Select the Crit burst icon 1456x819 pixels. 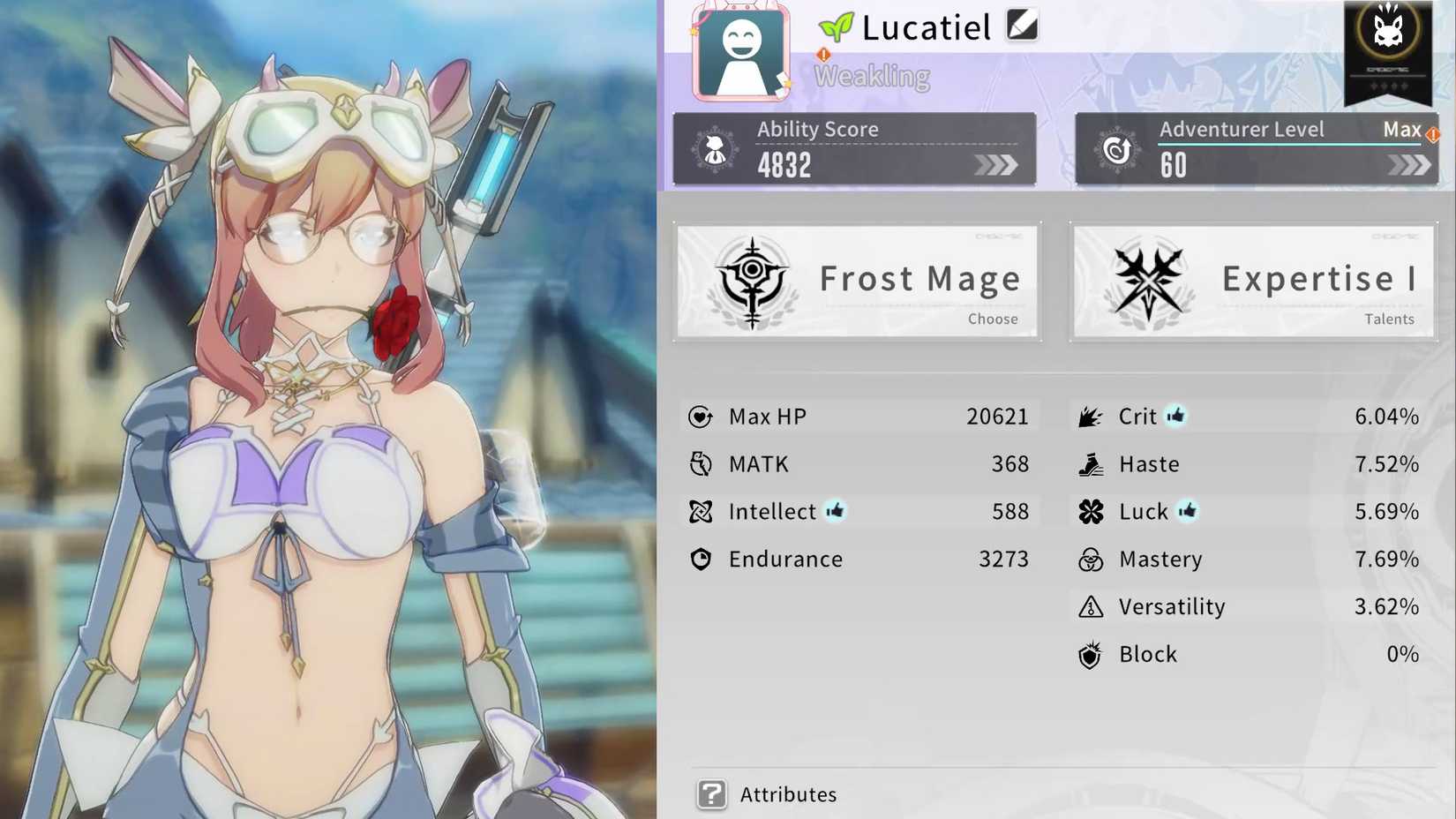(1092, 416)
